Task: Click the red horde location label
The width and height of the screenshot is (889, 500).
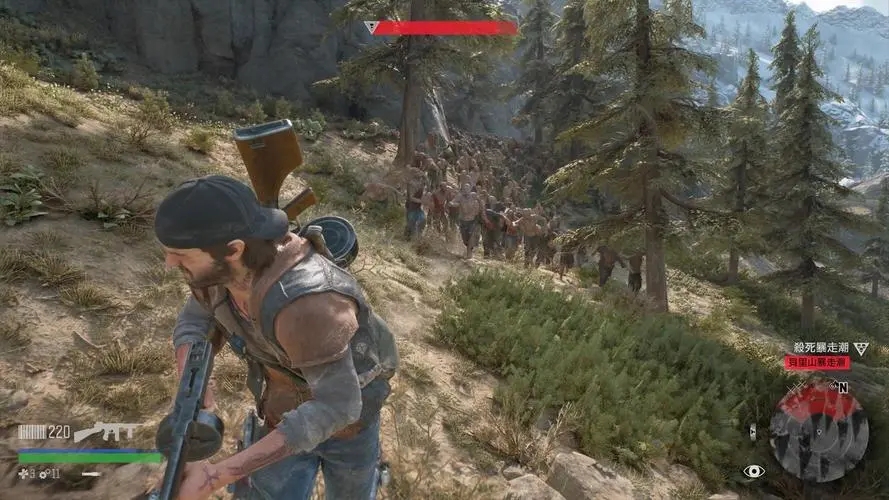Action: coord(817,363)
